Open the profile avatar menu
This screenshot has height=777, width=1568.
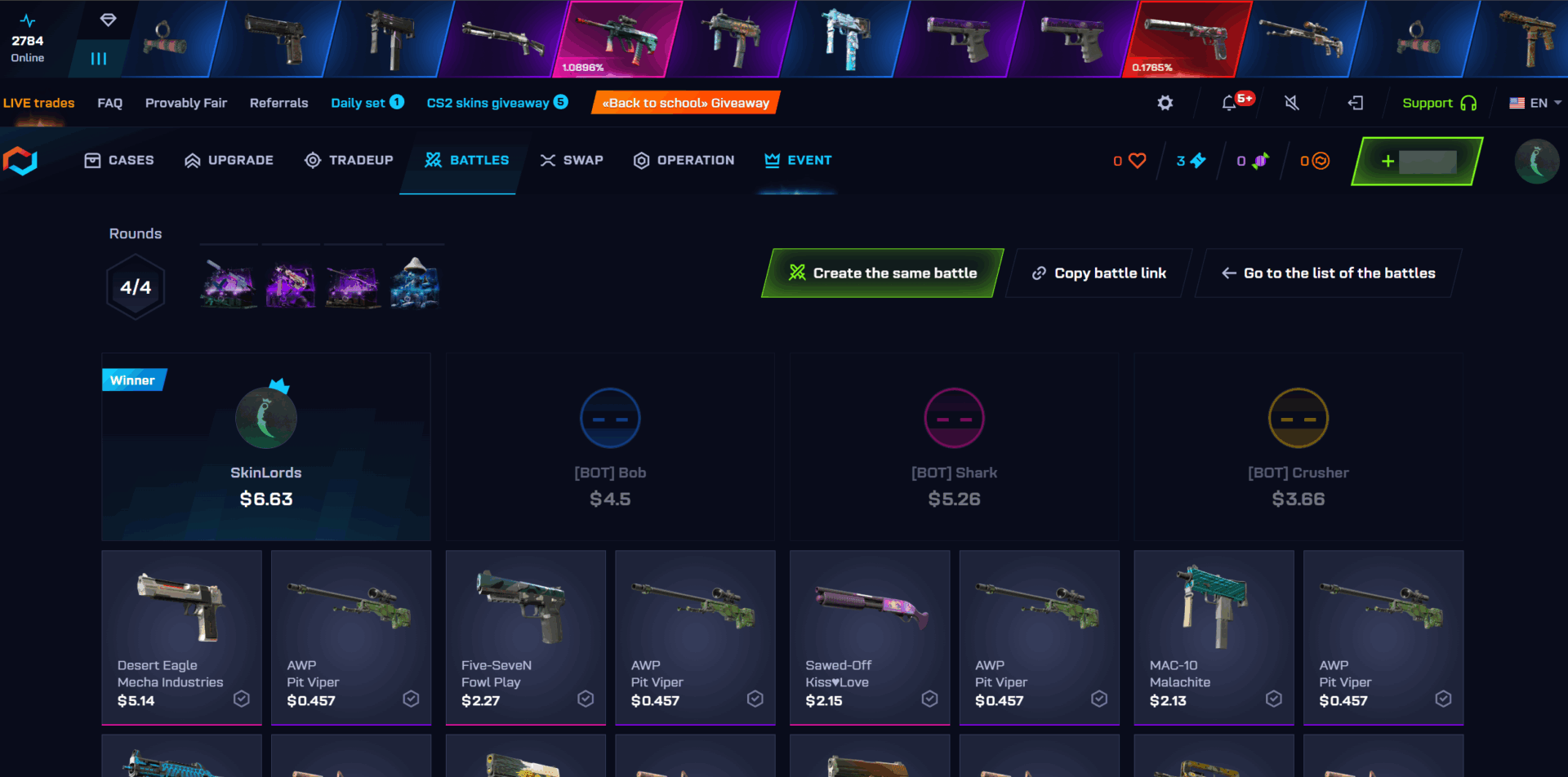1538,161
